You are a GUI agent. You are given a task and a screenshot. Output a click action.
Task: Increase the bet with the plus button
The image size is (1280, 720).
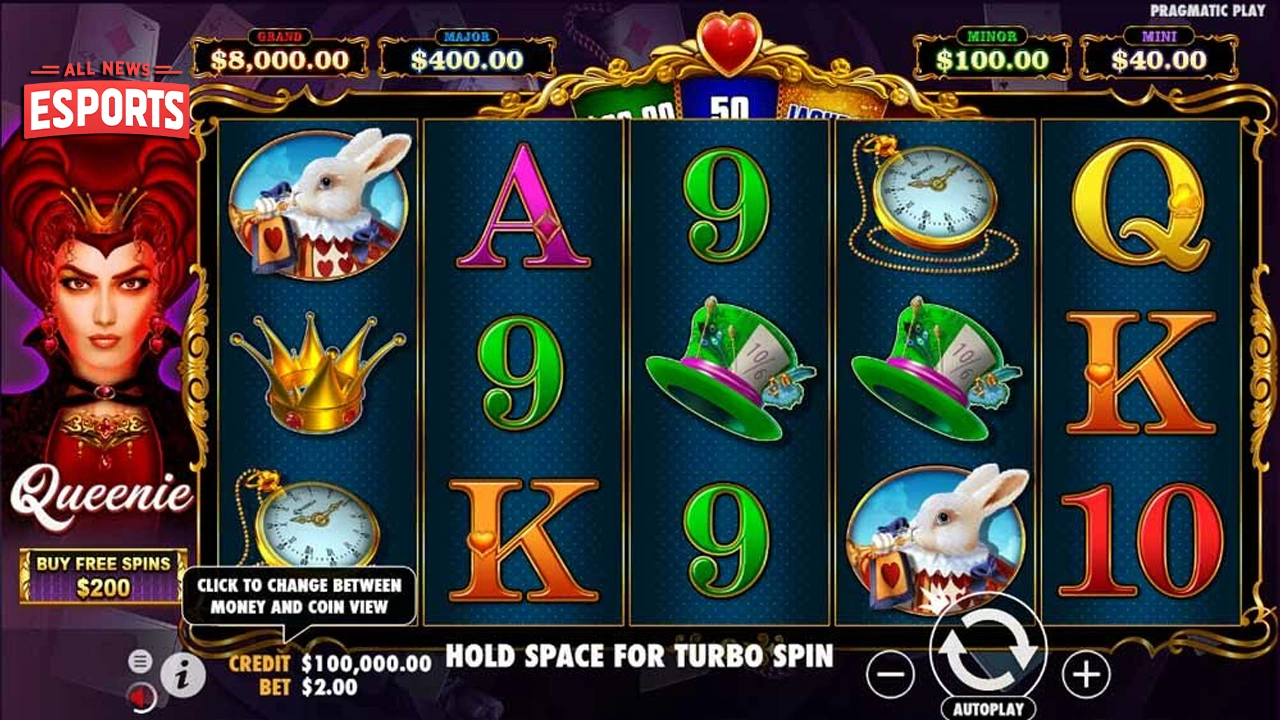(1085, 676)
